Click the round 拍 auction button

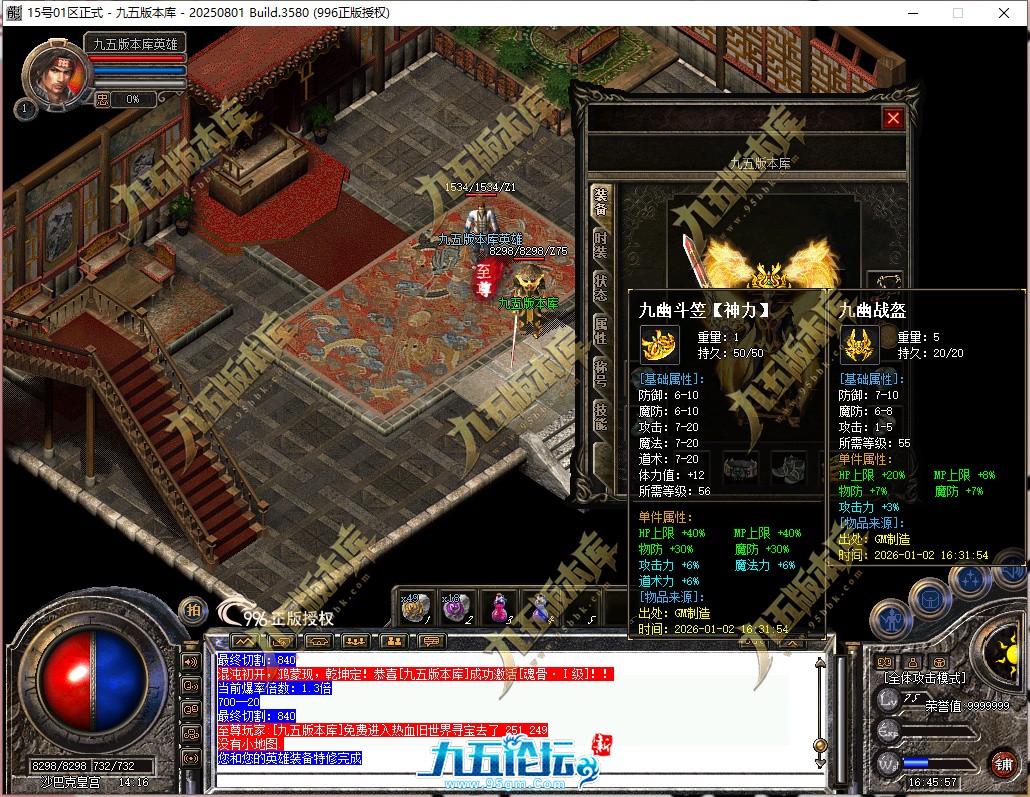(193, 609)
